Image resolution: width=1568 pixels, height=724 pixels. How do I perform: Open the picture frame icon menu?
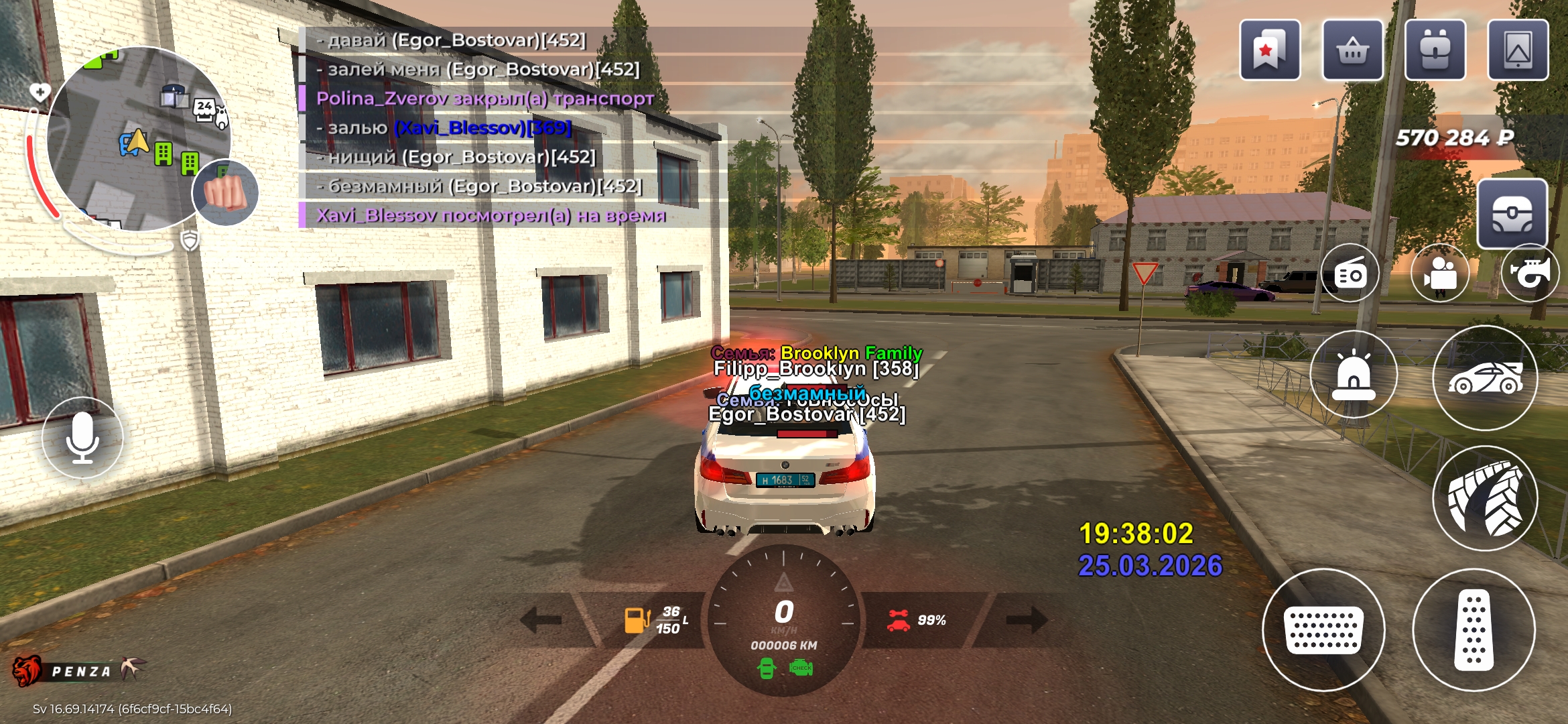(1518, 50)
